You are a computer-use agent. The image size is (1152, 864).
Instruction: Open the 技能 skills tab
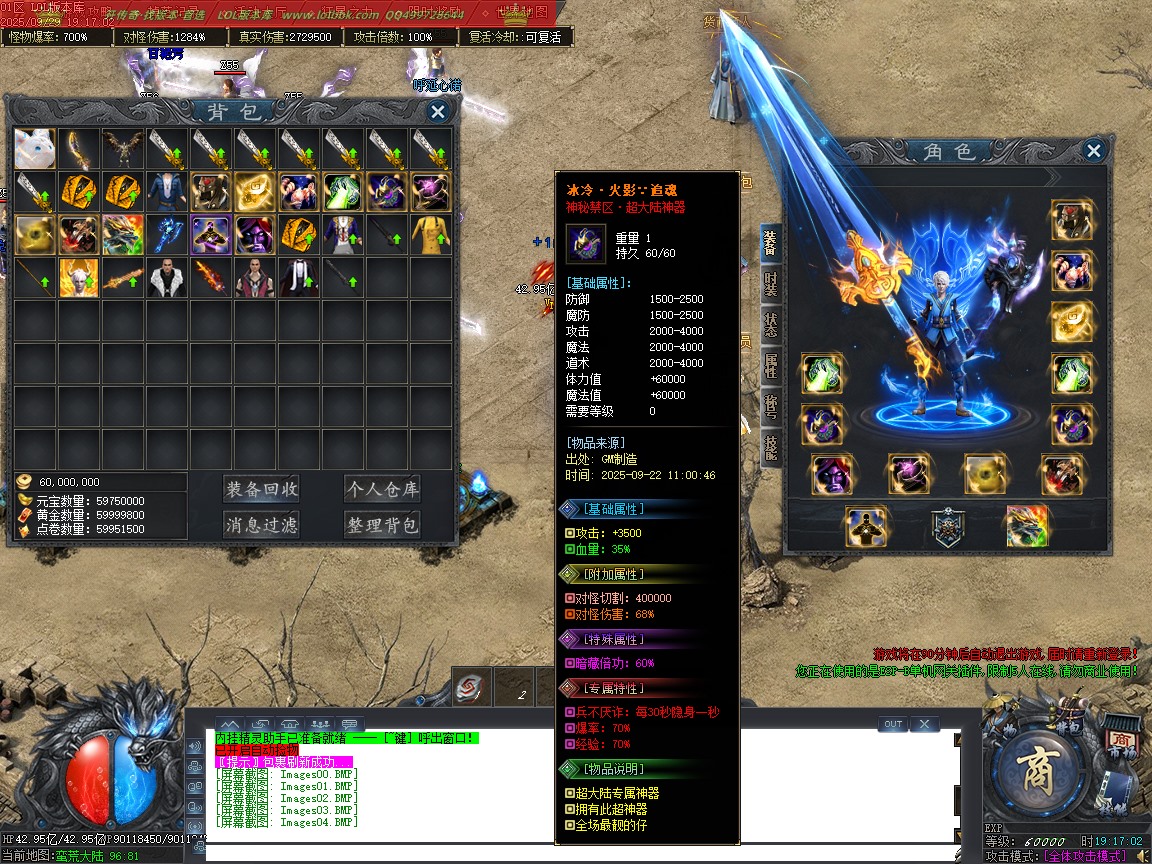click(x=770, y=447)
